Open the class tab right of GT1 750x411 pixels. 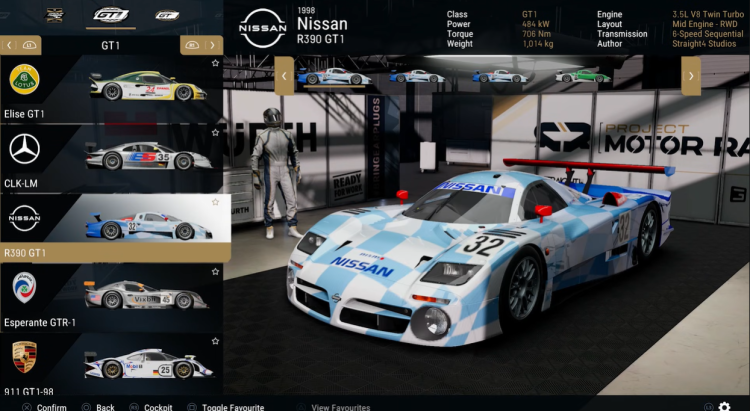tap(167, 15)
